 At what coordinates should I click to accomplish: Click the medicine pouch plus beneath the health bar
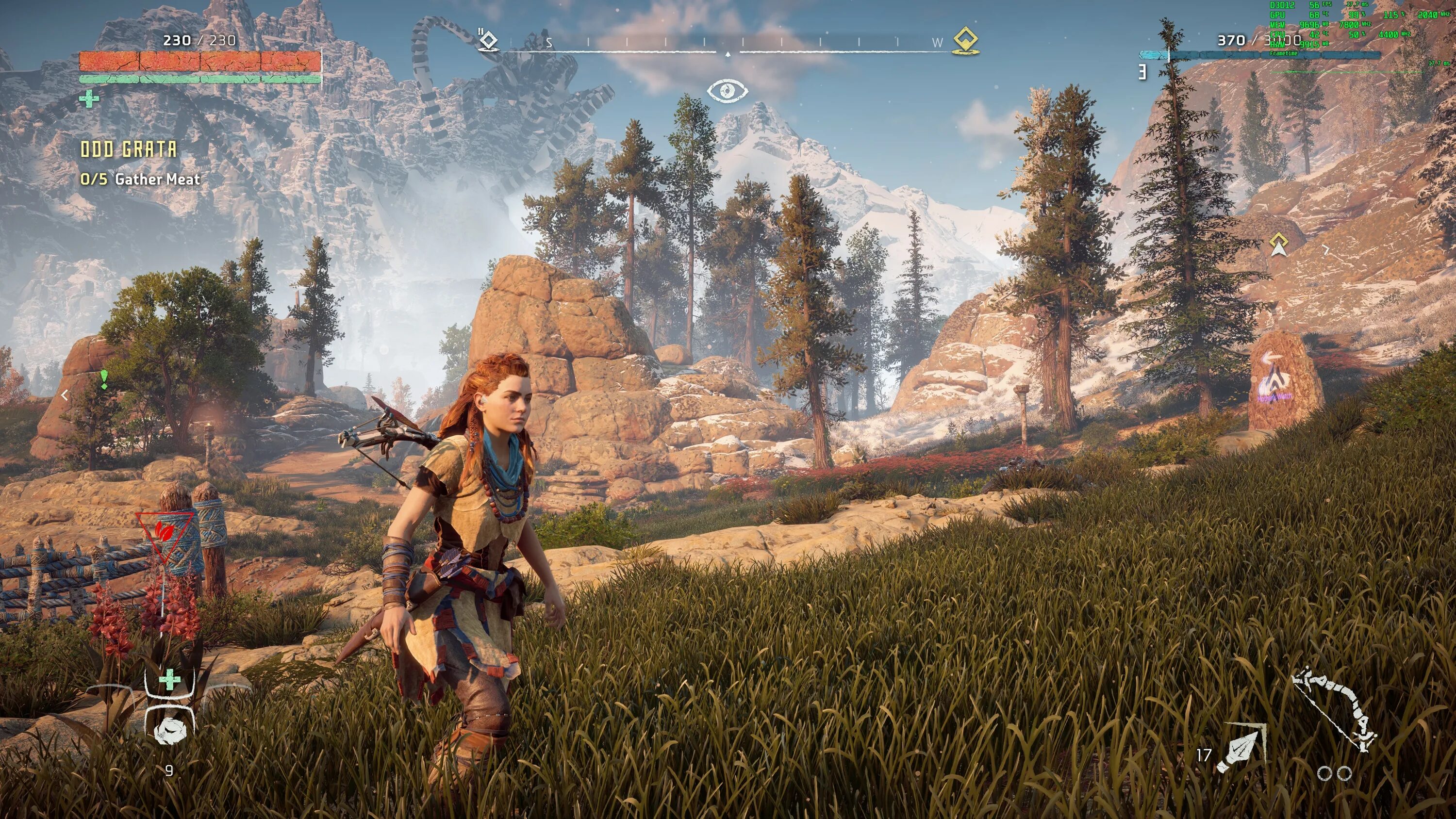[89, 99]
